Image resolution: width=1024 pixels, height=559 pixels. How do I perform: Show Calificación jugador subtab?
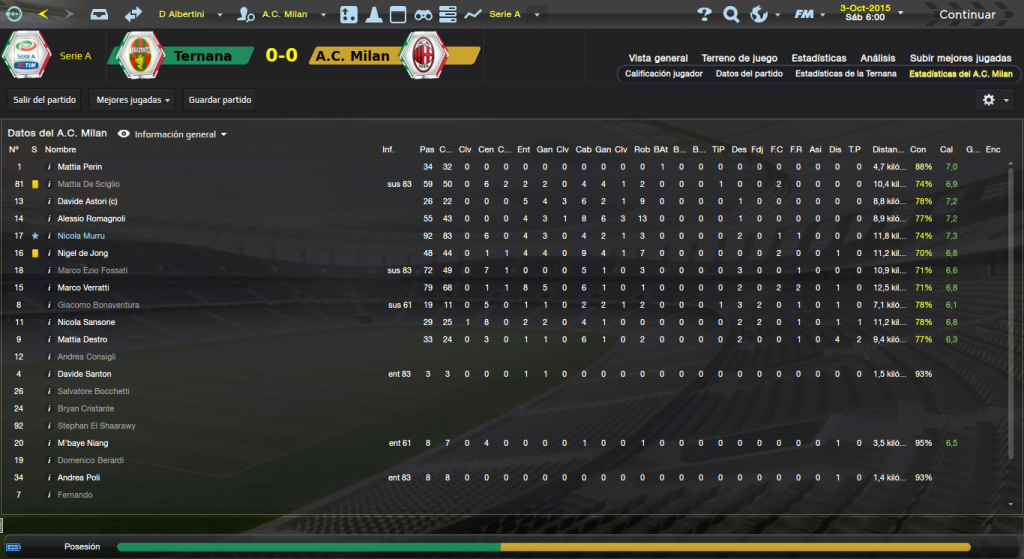[x=664, y=74]
